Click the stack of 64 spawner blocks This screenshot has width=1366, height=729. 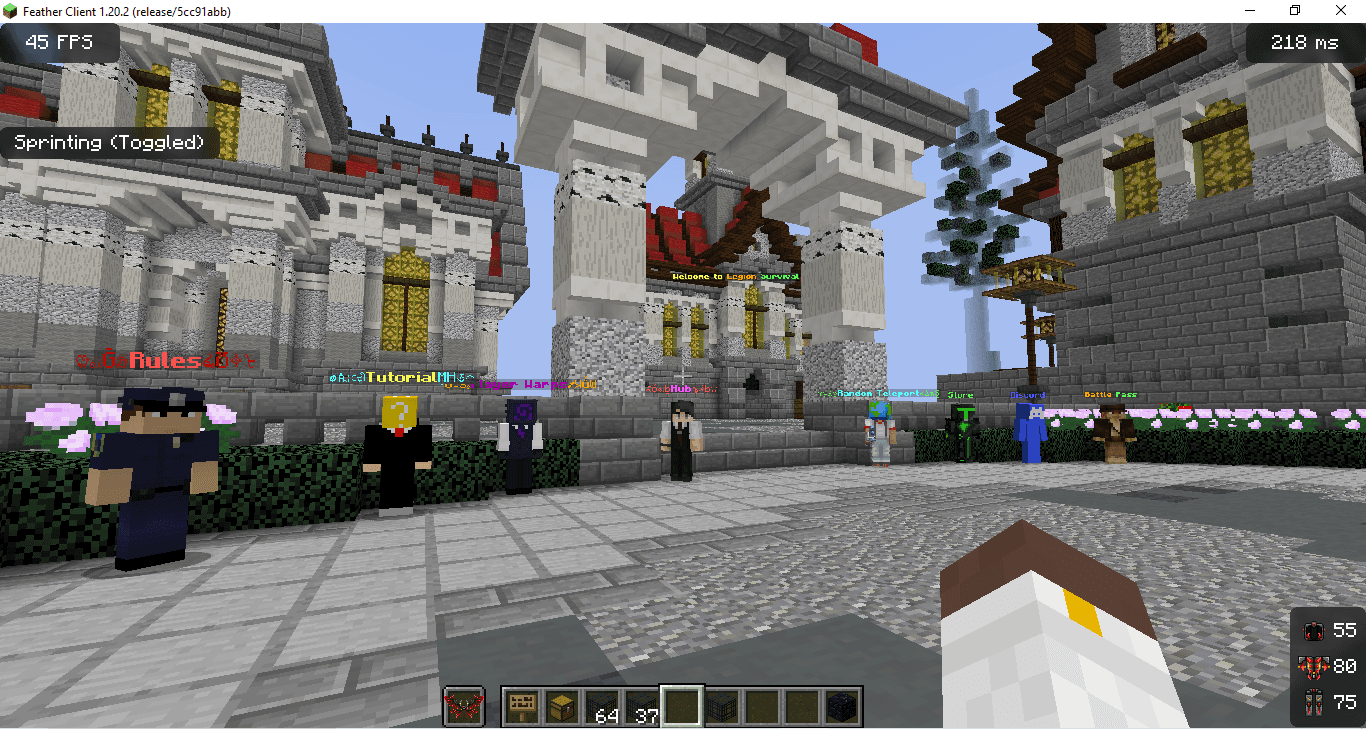(x=601, y=705)
